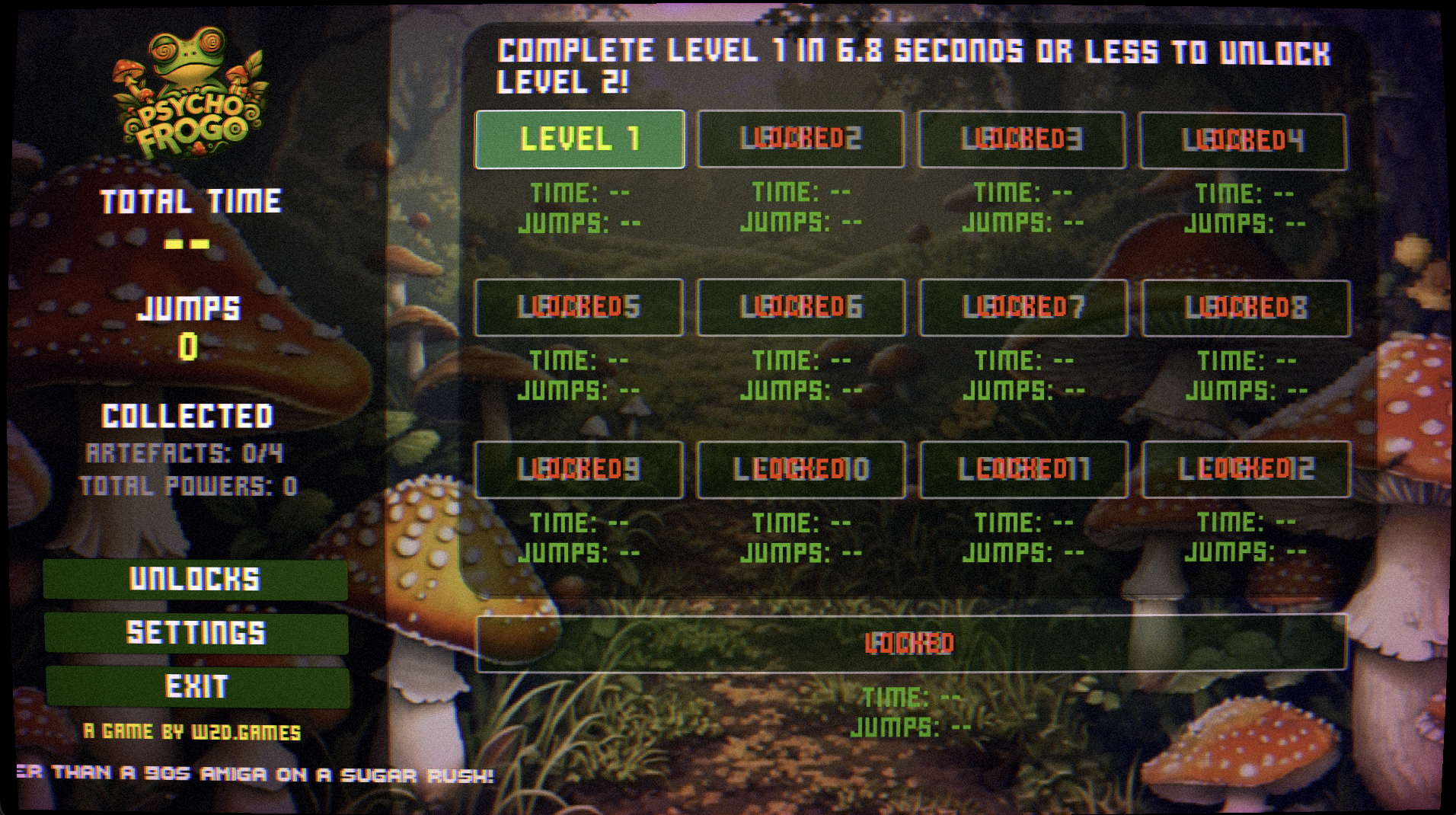The width and height of the screenshot is (1456, 815).
Task: Click the Psycho Frogo logo
Action: tap(190, 95)
